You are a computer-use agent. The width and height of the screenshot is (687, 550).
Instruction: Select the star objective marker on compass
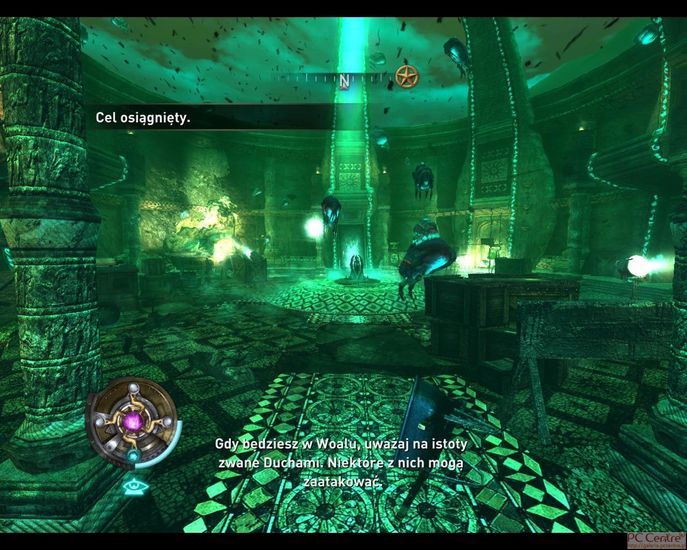[x=405, y=76]
